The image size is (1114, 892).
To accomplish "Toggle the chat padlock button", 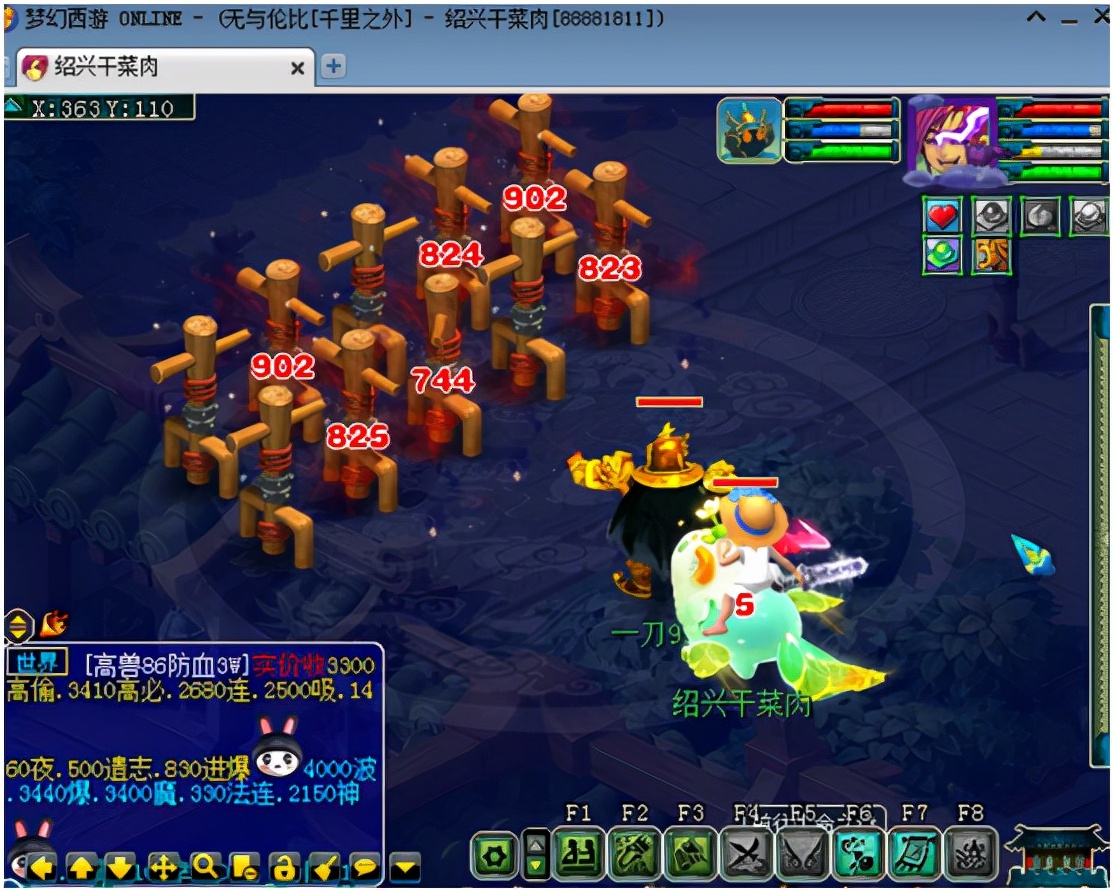I will coord(284,867).
